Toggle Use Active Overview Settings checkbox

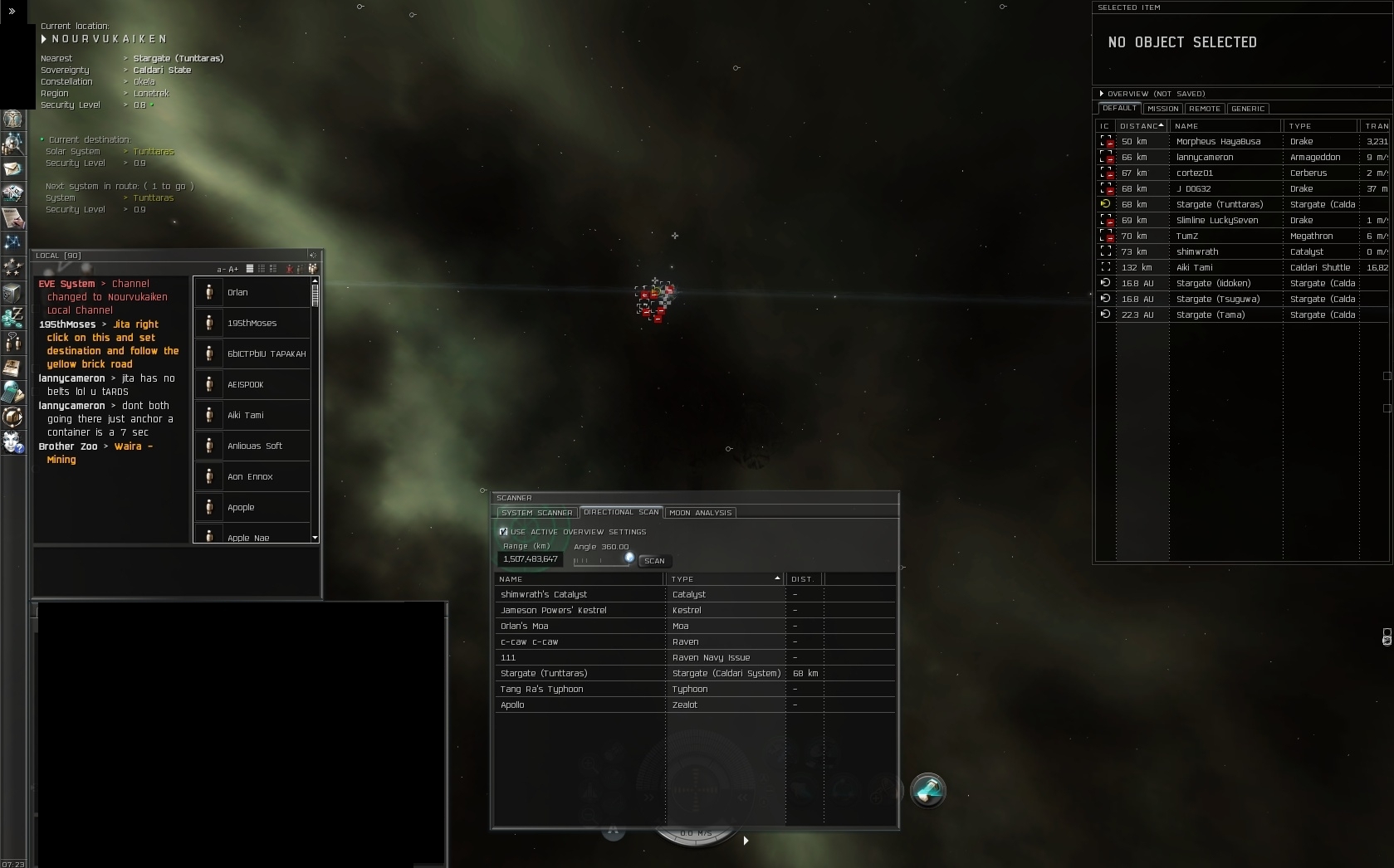(503, 532)
